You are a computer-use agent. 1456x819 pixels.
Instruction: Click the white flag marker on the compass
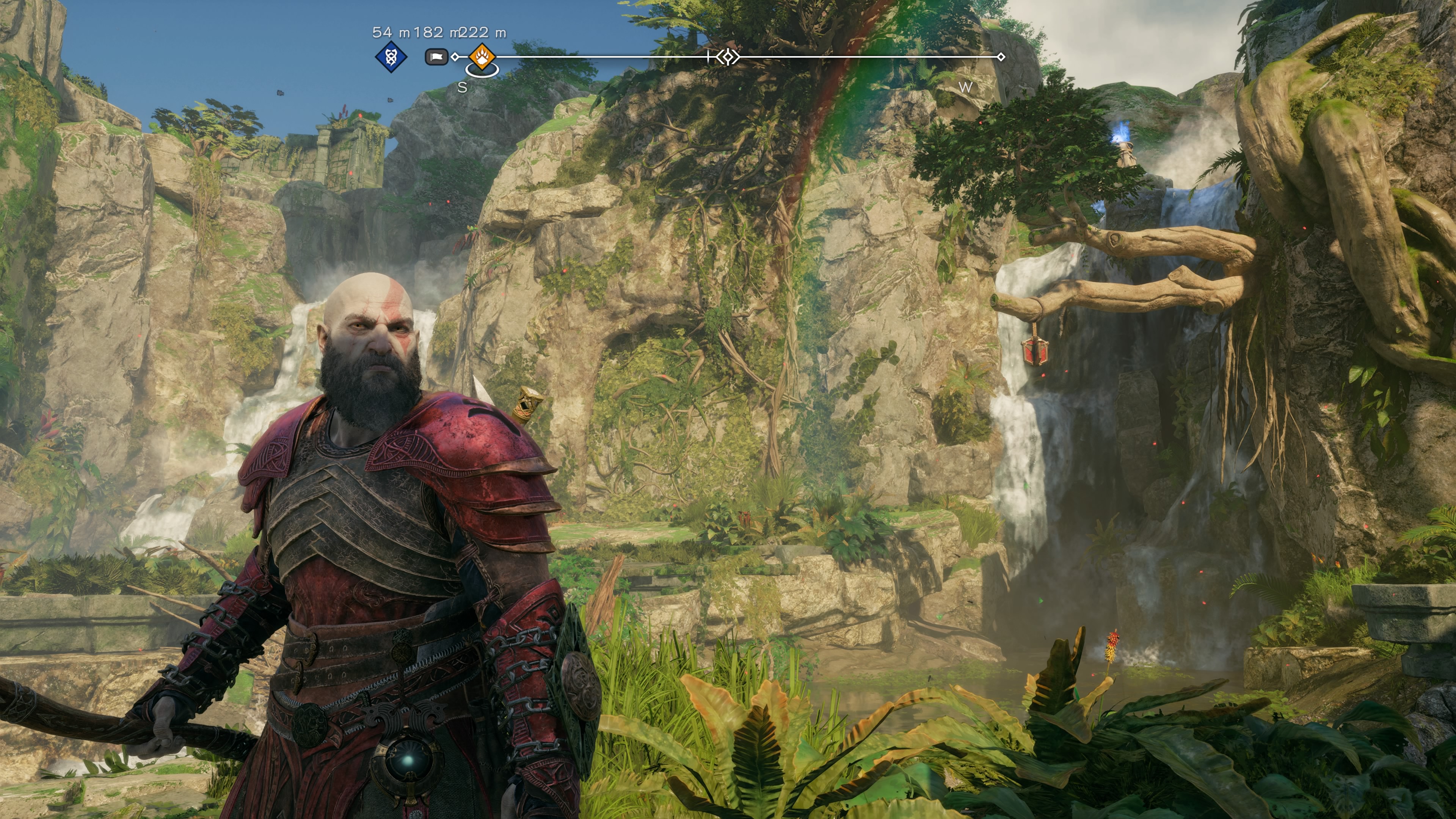436,57
